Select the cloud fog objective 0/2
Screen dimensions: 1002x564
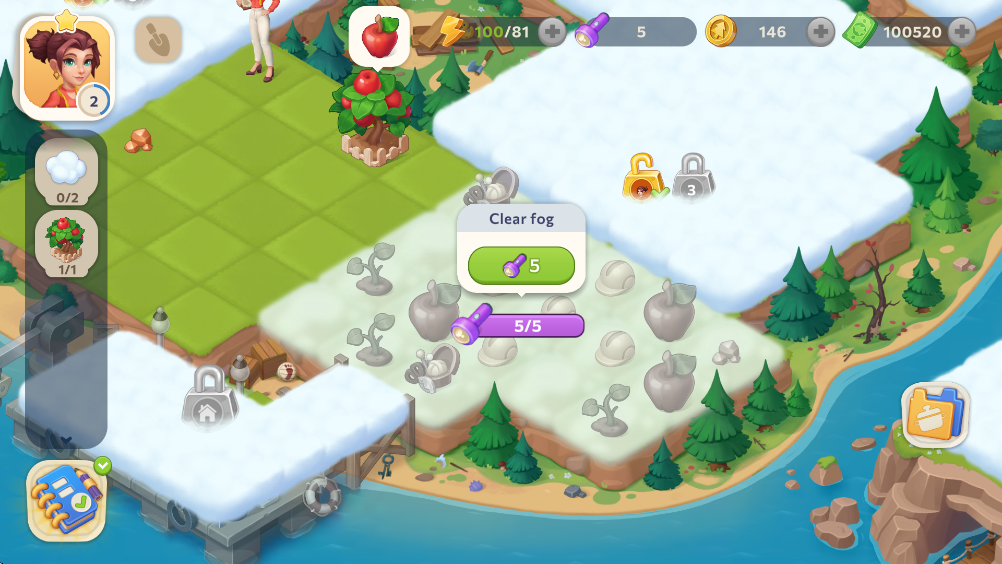[67, 171]
